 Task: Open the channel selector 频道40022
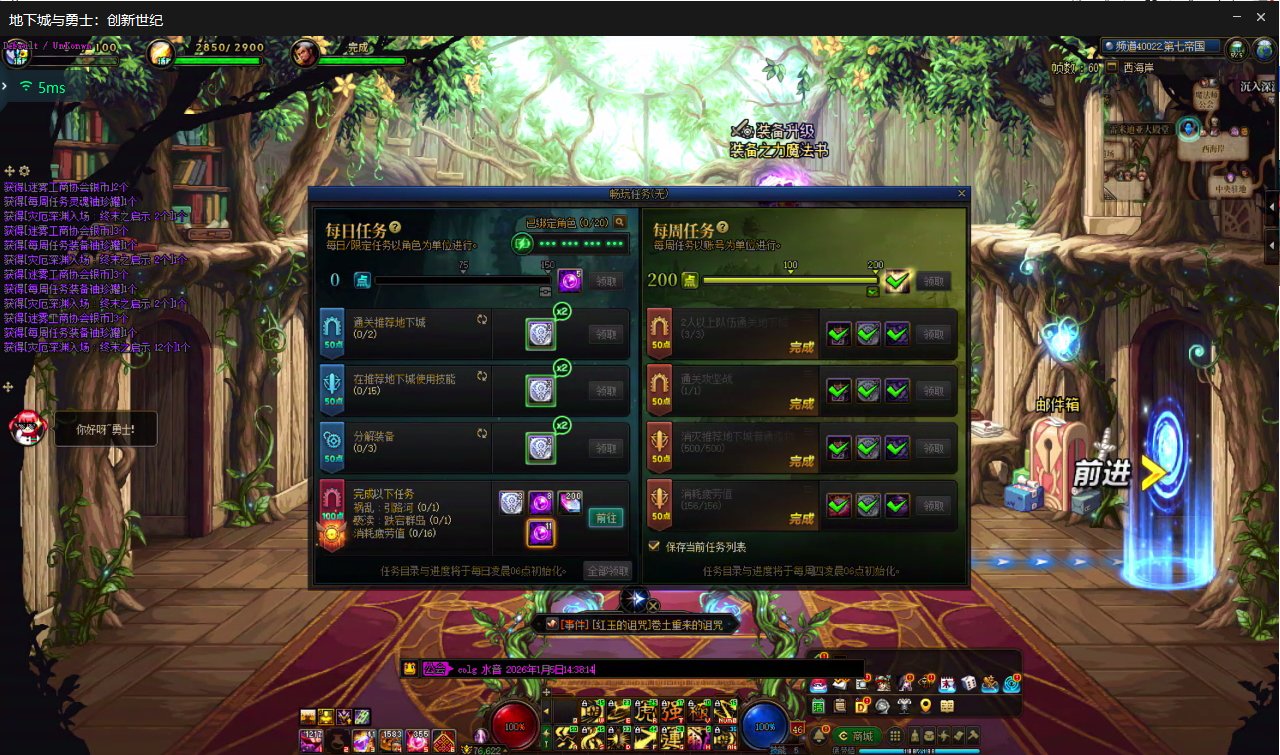(1160, 46)
